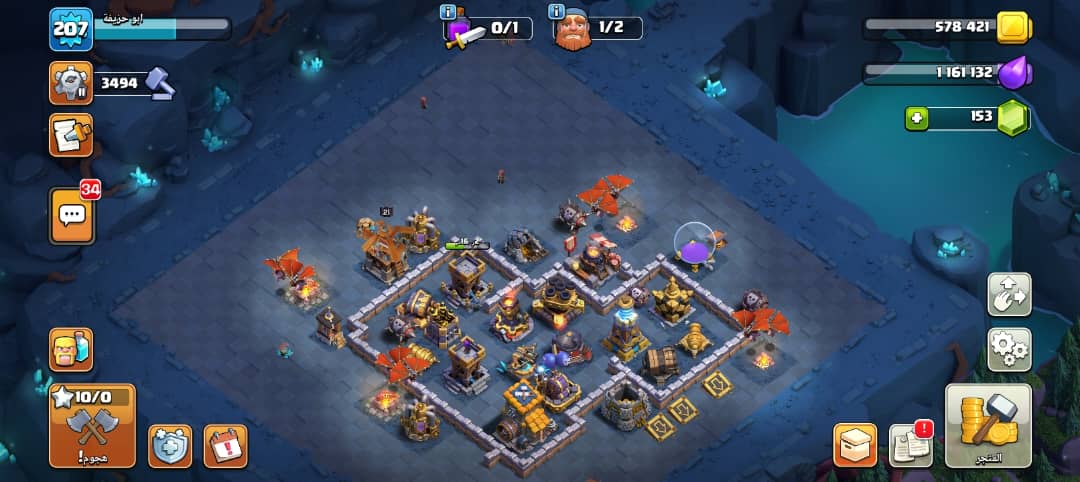Viewport: 1080px width, 482px height.
Task: Show info for the sword 0/1 counter
Action: click(448, 12)
